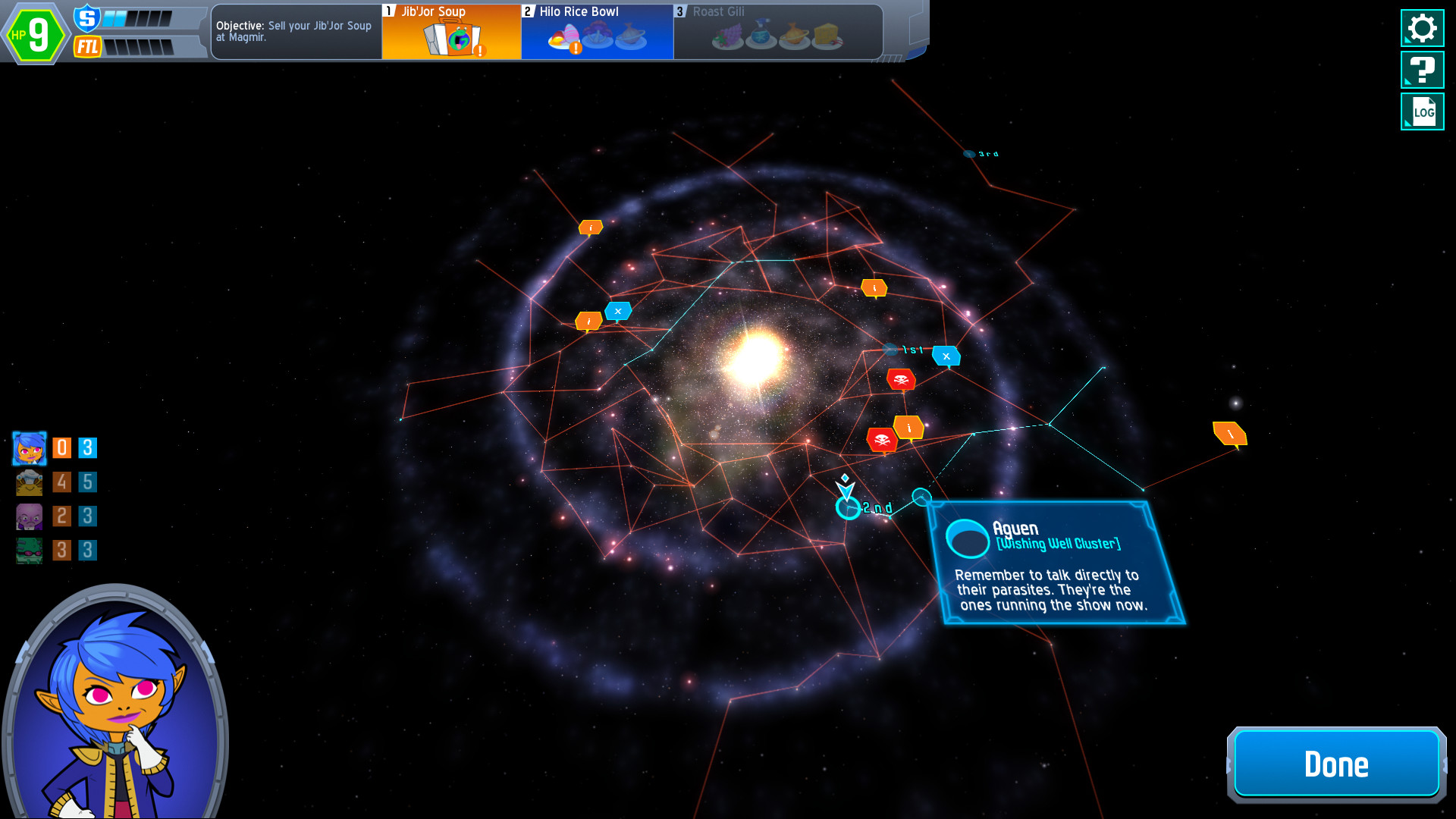Screen dimensions: 1456x819
Task: Click the Objective text panel
Action: click(296, 32)
